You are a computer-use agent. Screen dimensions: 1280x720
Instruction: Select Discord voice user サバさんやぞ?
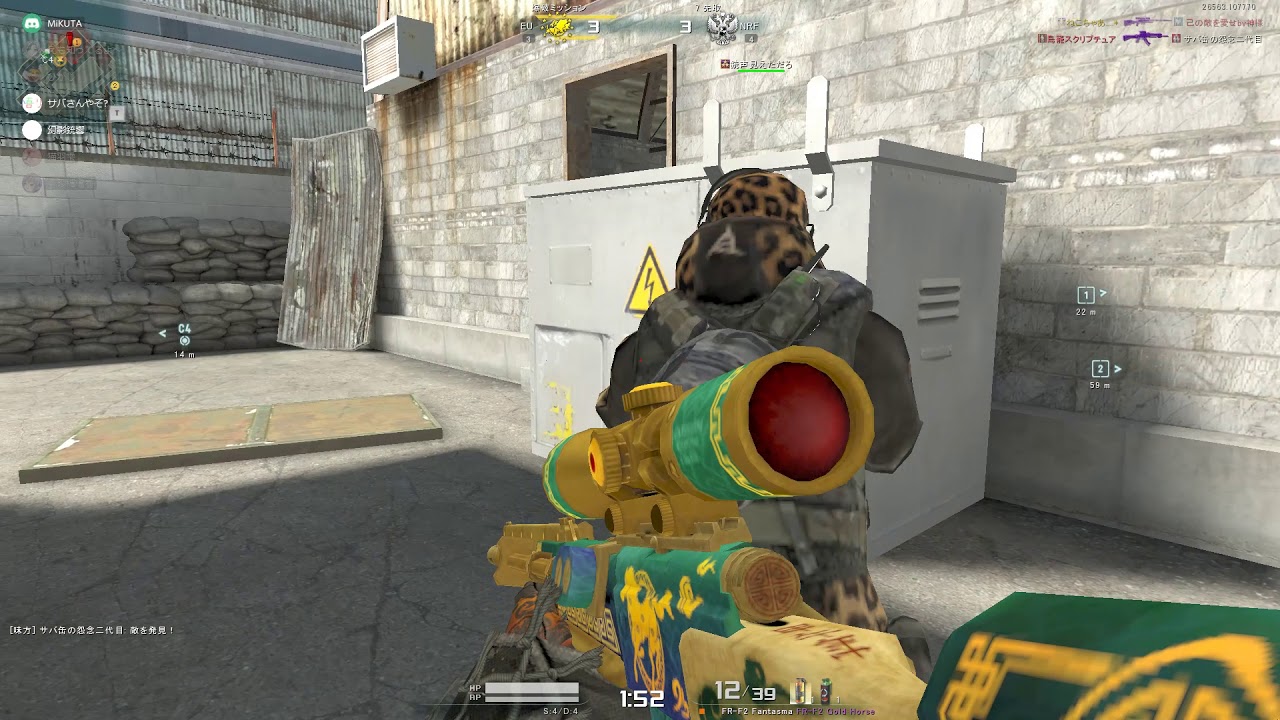point(77,102)
